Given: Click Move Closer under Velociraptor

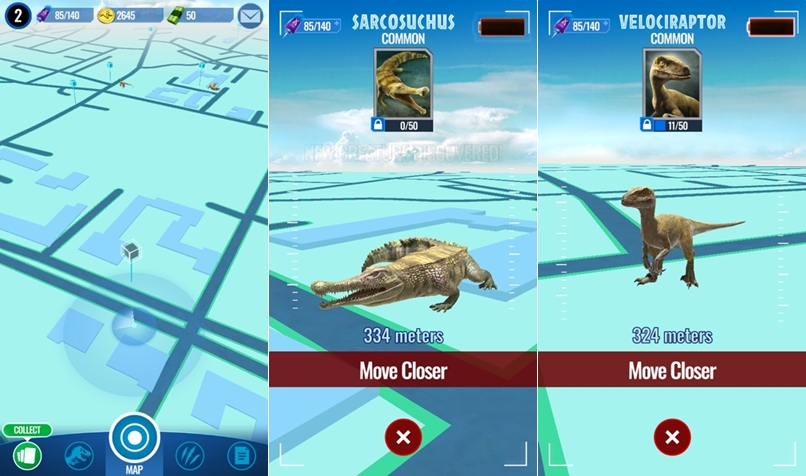Looking at the screenshot, I should pos(672,371).
